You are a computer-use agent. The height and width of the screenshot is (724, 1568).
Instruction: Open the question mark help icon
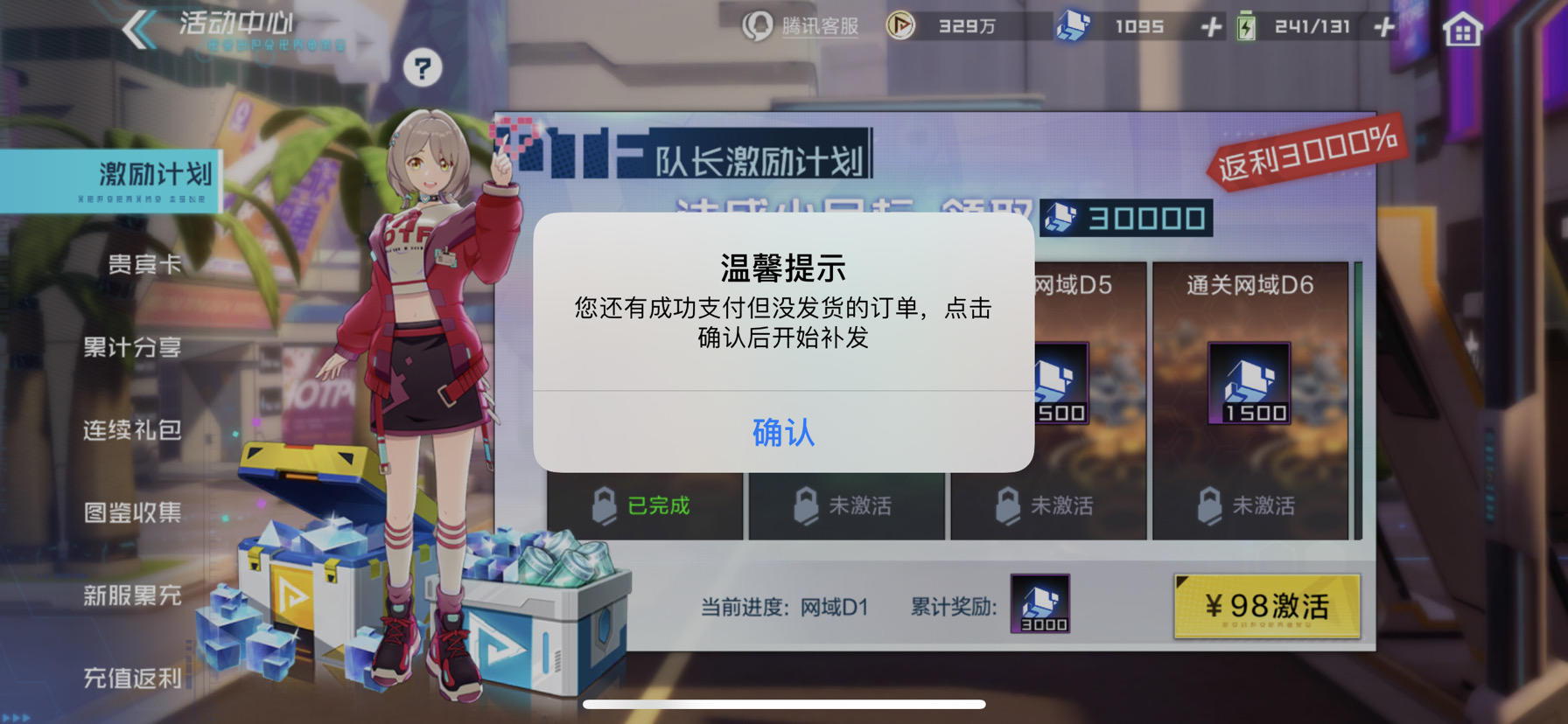pyautogui.click(x=424, y=67)
